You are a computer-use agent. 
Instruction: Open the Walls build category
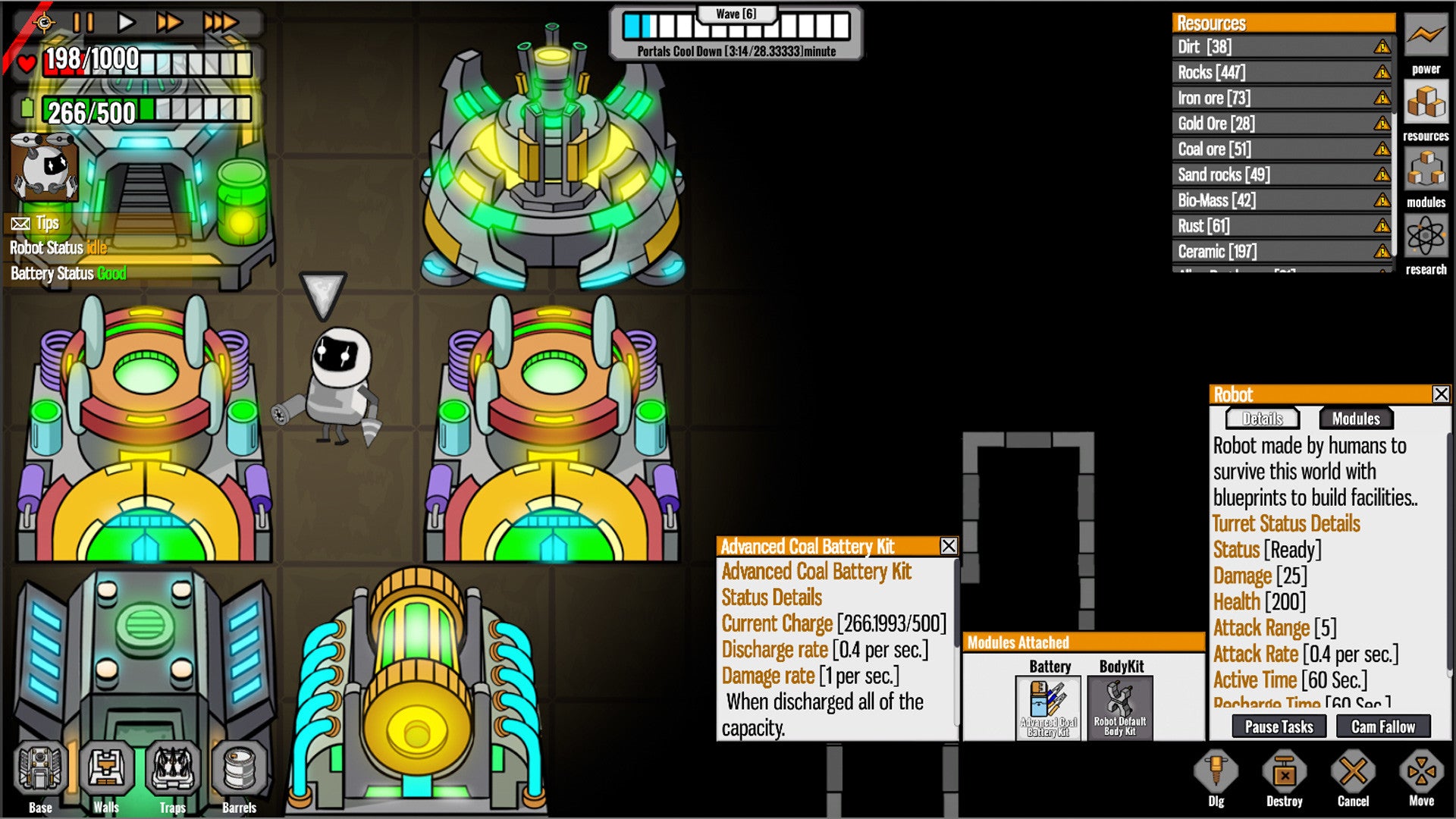pyautogui.click(x=106, y=773)
